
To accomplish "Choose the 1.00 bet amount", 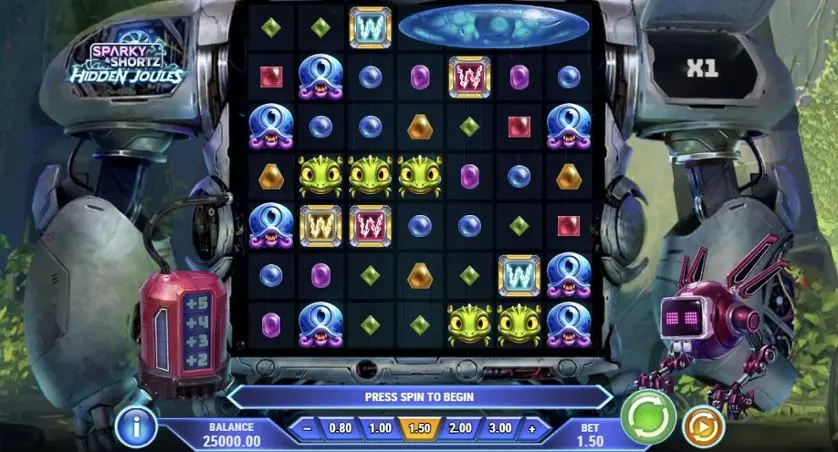I will [x=380, y=428].
